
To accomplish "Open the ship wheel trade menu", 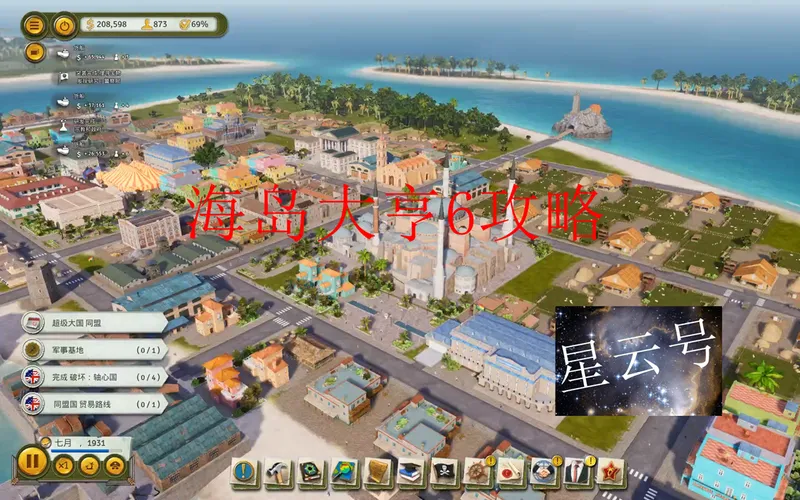I will [x=477, y=472].
